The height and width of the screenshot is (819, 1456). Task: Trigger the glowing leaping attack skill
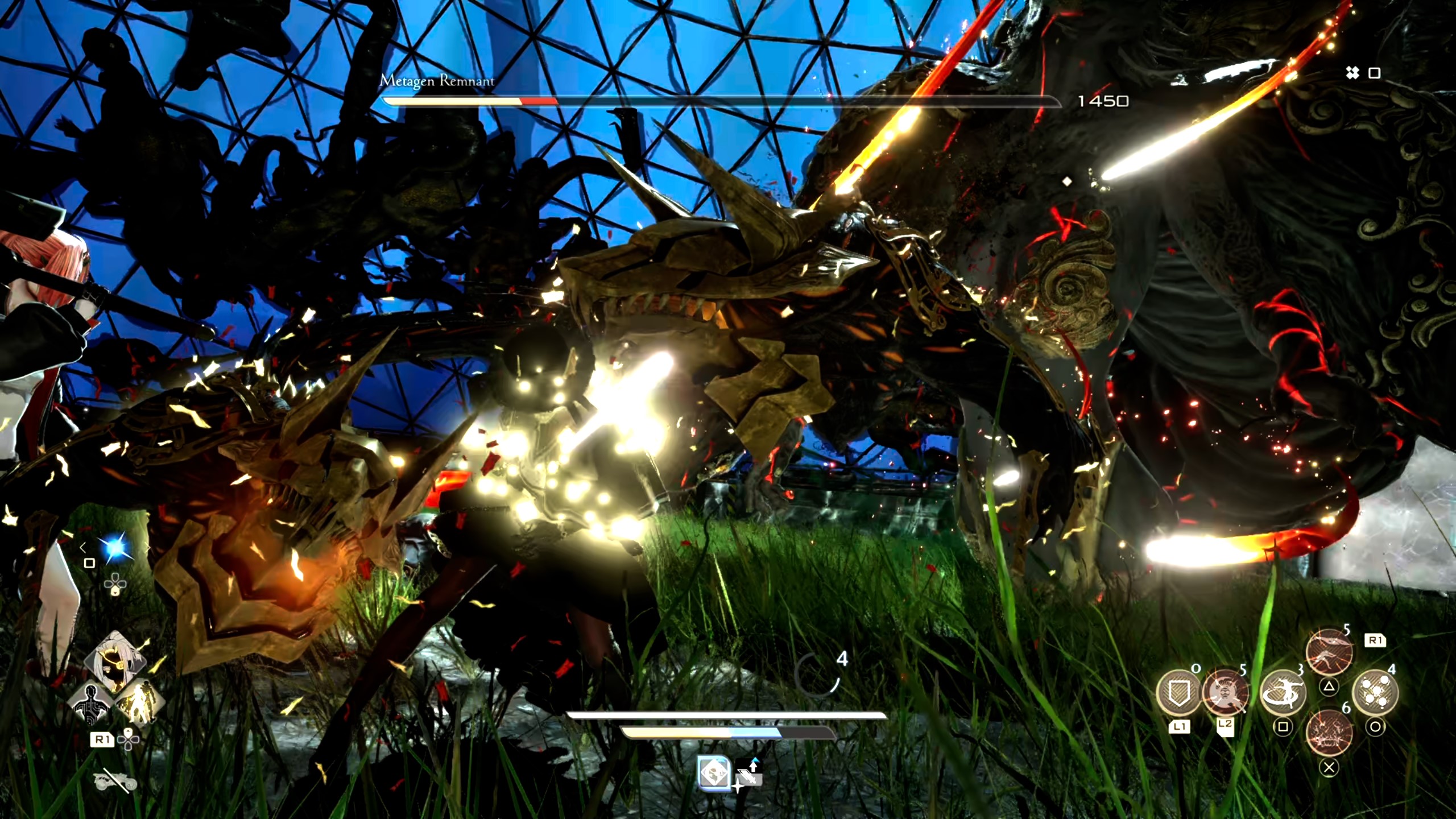pyautogui.click(x=1329, y=652)
